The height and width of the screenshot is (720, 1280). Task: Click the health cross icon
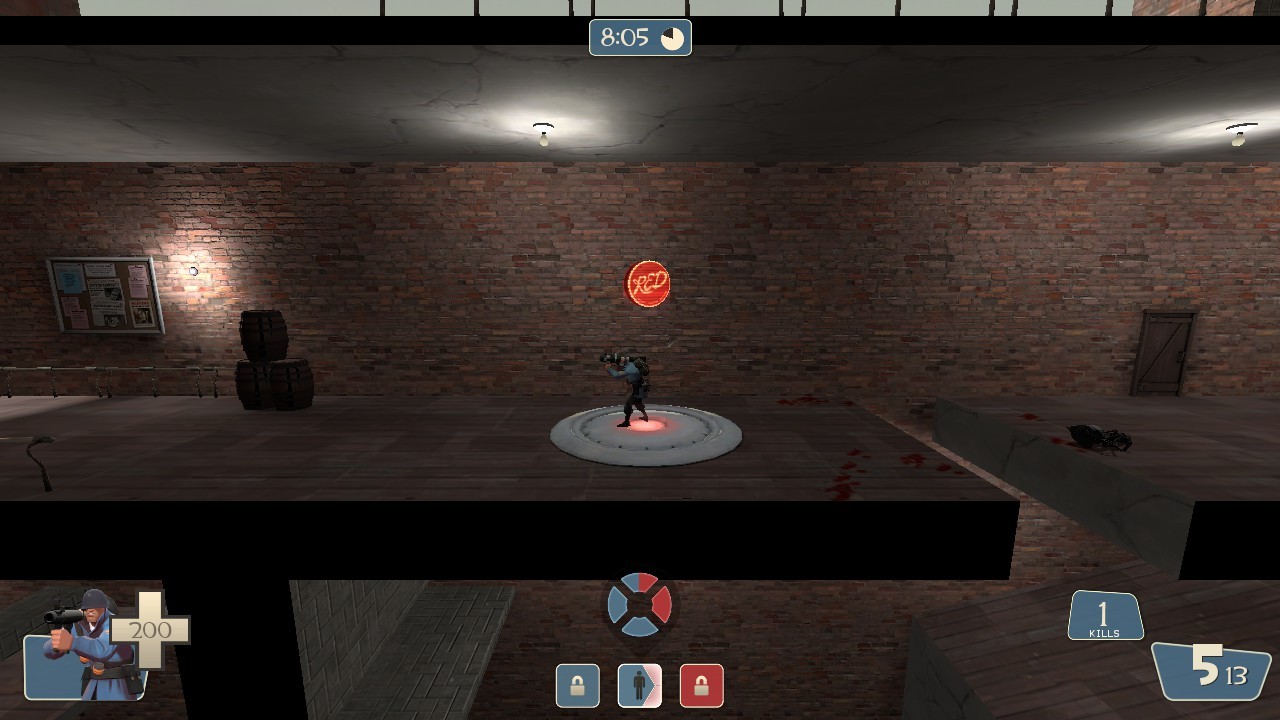coord(152,632)
